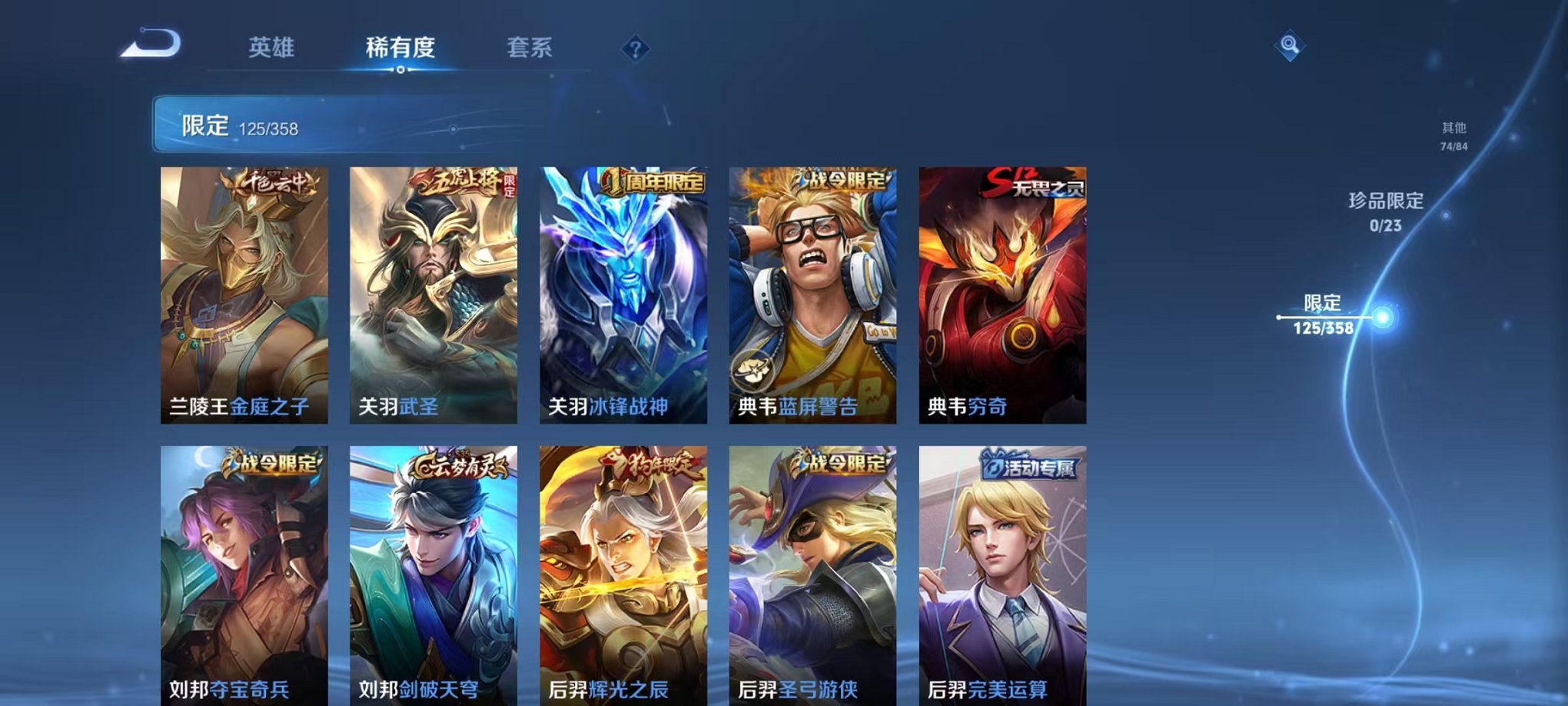
Task: Click the question mark help icon
Action: click(635, 49)
